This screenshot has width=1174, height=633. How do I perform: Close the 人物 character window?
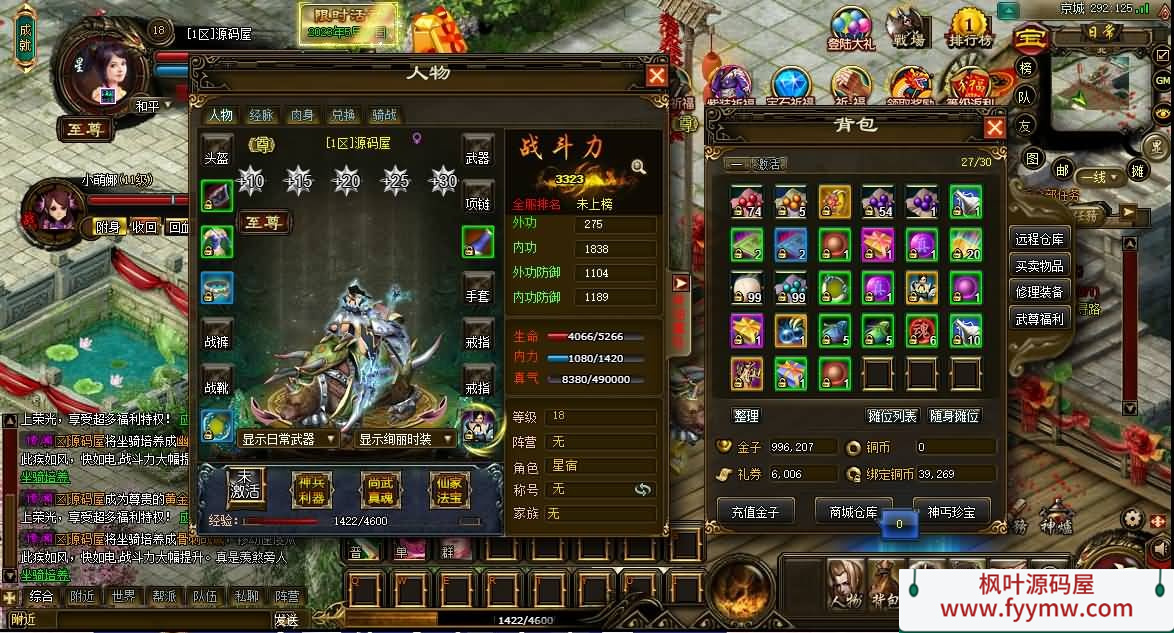pyautogui.click(x=656, y=76)
